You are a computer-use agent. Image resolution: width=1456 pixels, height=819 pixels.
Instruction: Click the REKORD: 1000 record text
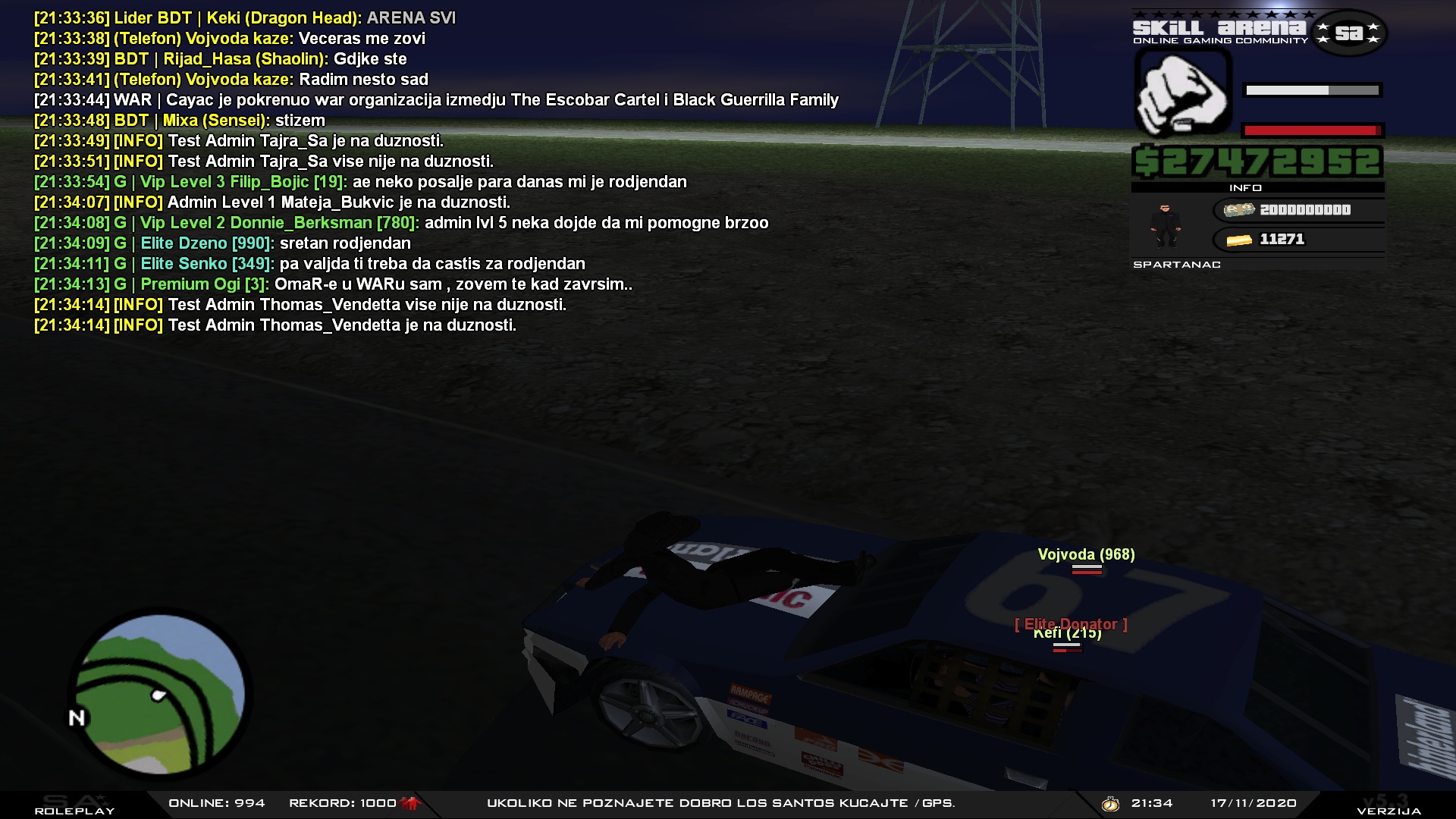point(341,803)
